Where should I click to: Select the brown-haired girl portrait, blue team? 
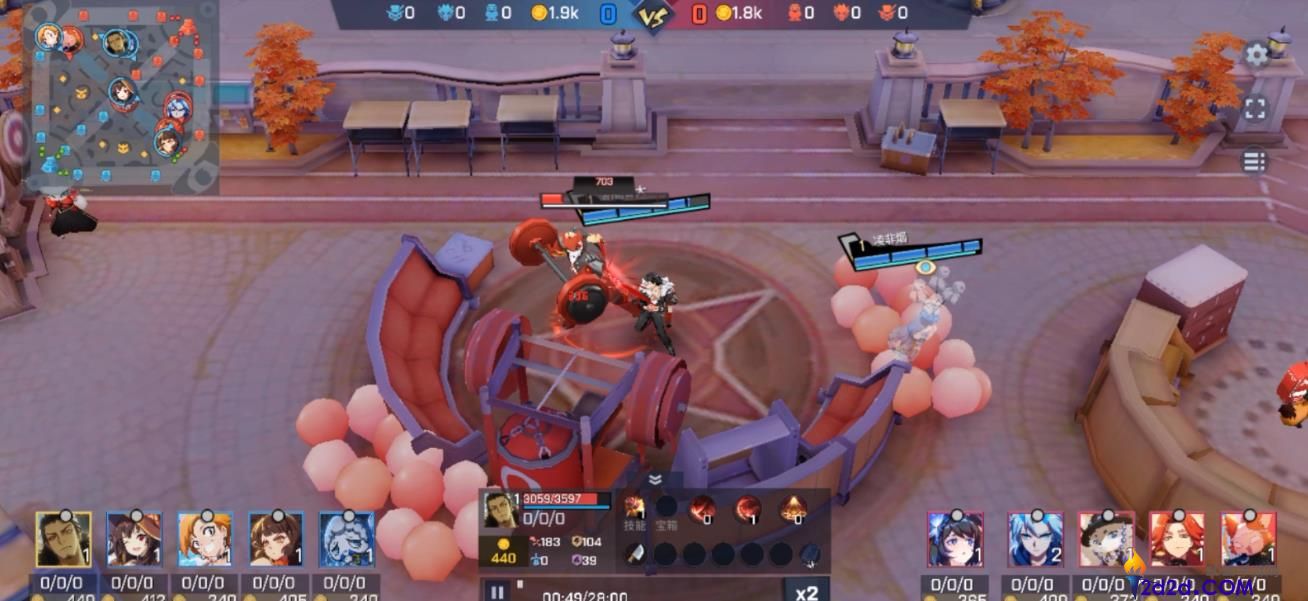pyautogui.click(x=275, y=540)
